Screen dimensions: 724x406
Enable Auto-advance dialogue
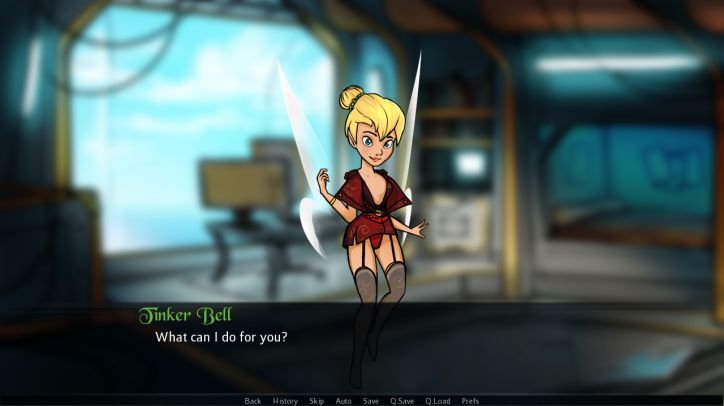343,401
